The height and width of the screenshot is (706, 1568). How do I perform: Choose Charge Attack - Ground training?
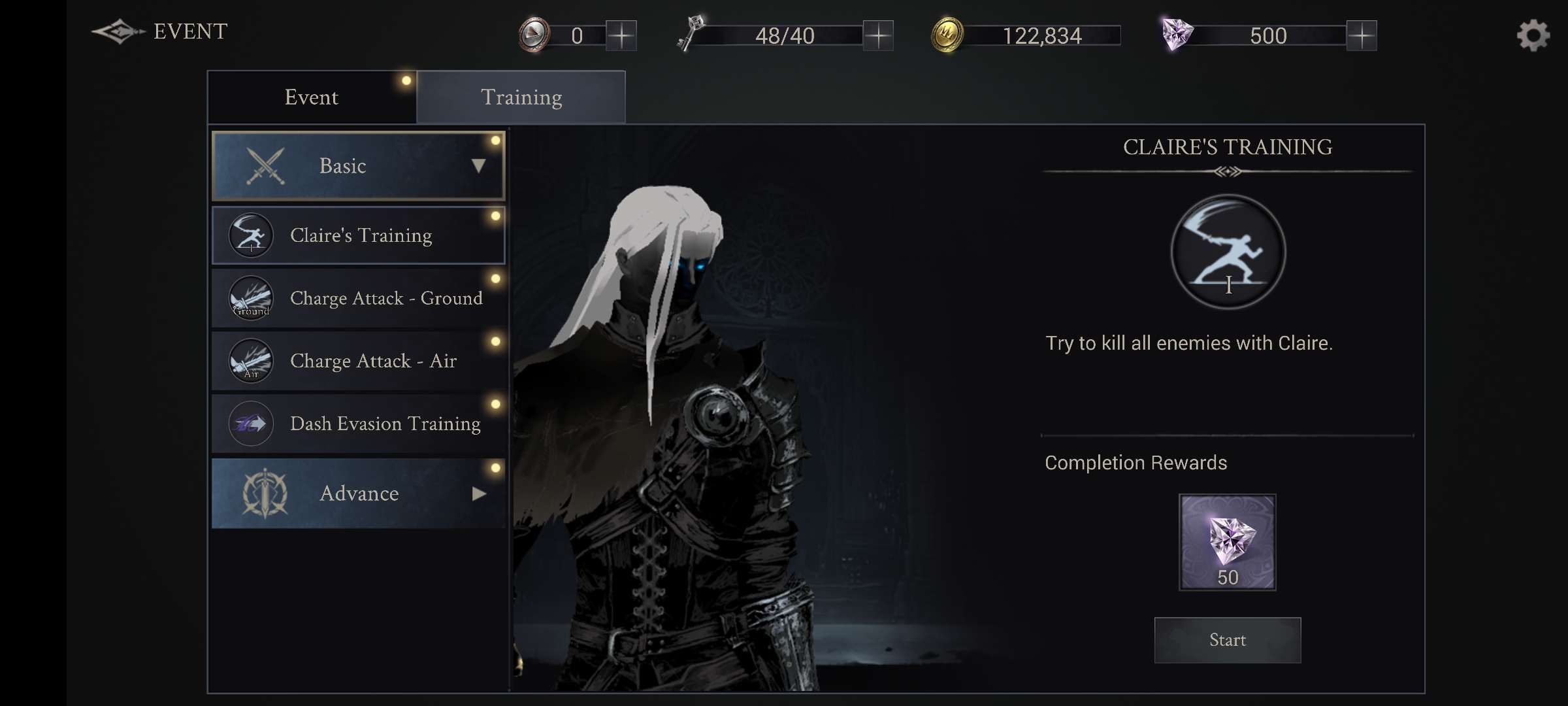(358, 298)
